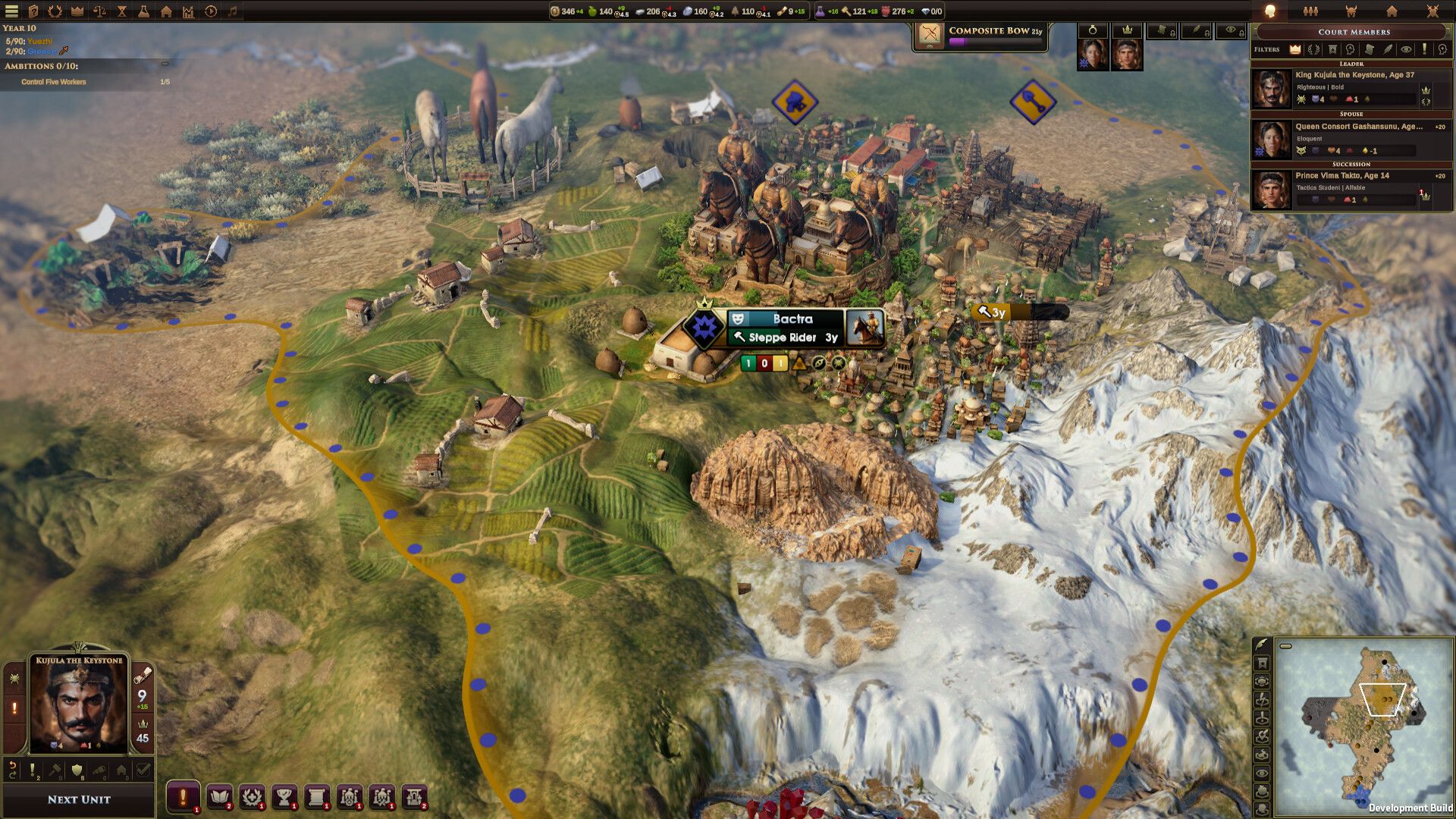Open the hamburger main menu

click(11, 11)
